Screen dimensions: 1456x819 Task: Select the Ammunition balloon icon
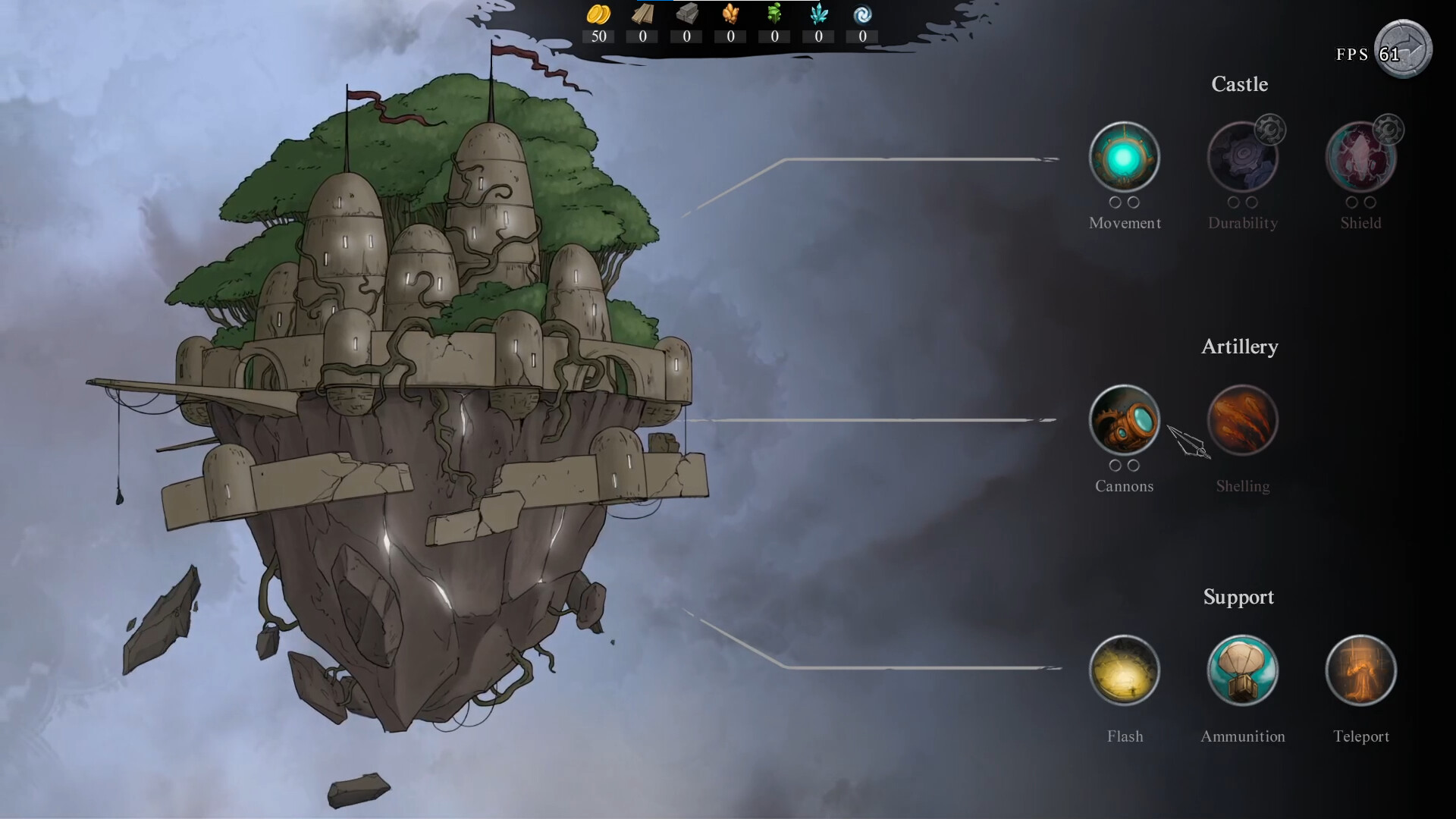tap(1242, 670)
